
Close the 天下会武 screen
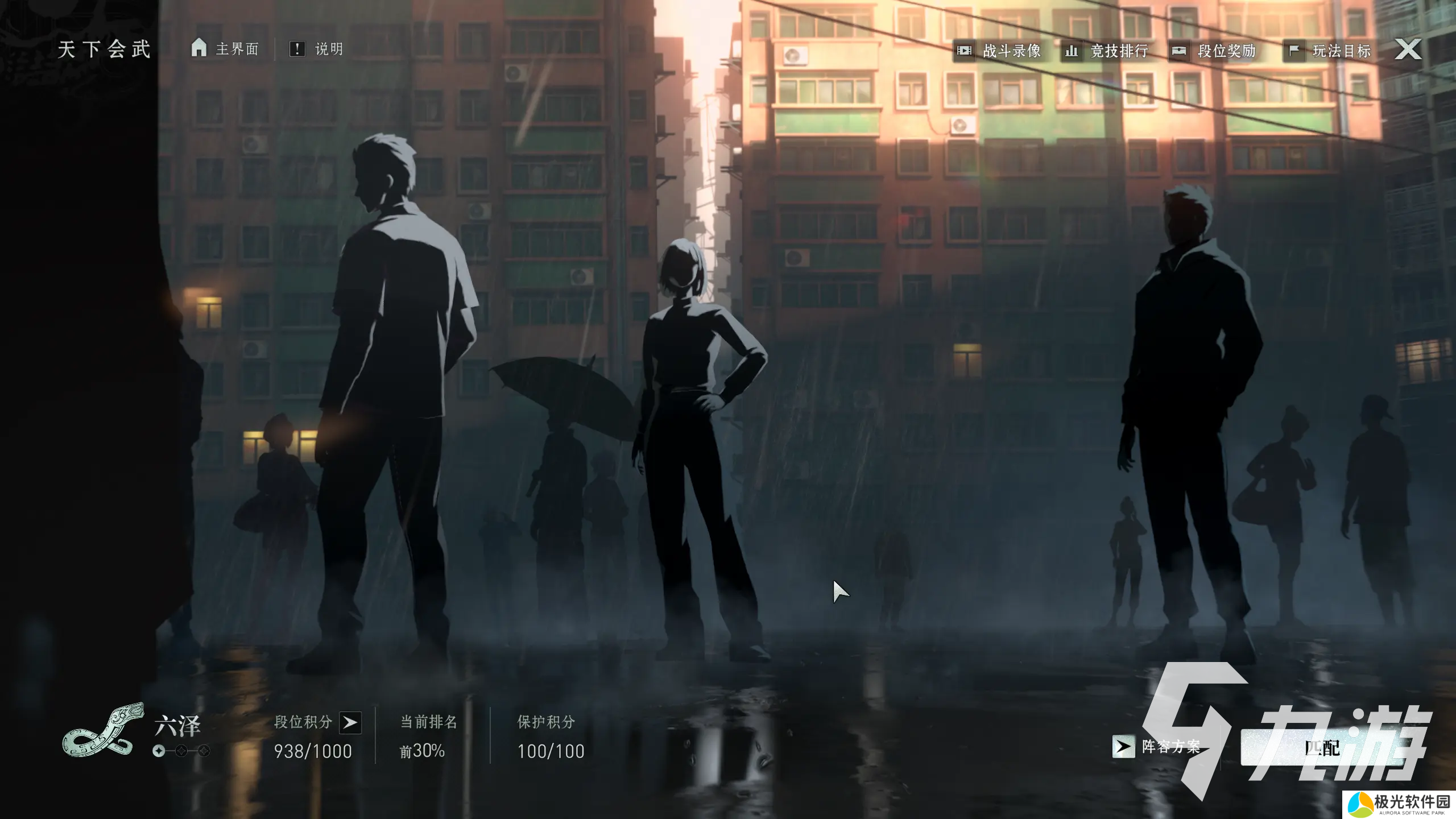[1408, 49]
